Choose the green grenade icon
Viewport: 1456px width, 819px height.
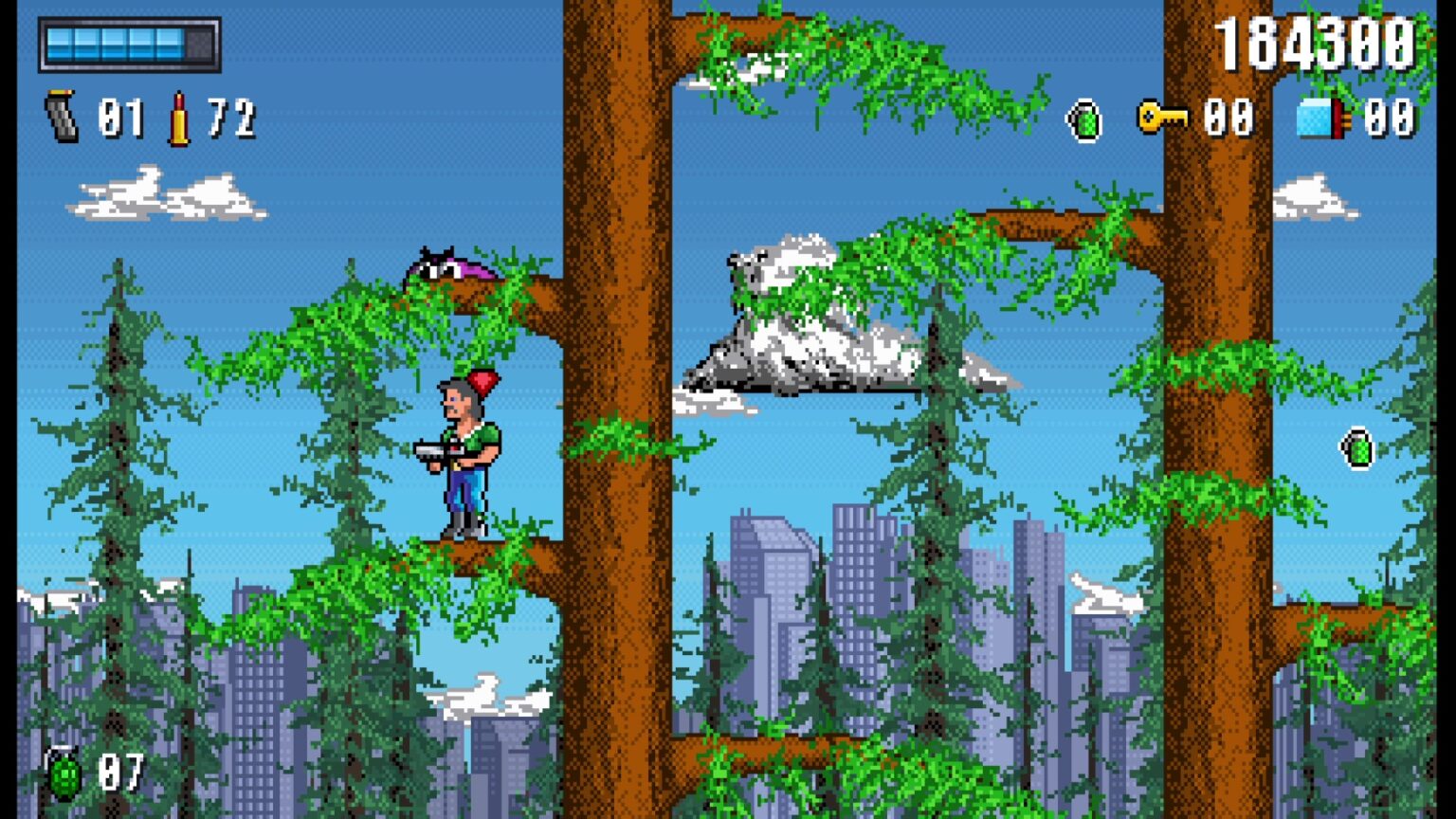pyautogui.click(x=64, y=774)
